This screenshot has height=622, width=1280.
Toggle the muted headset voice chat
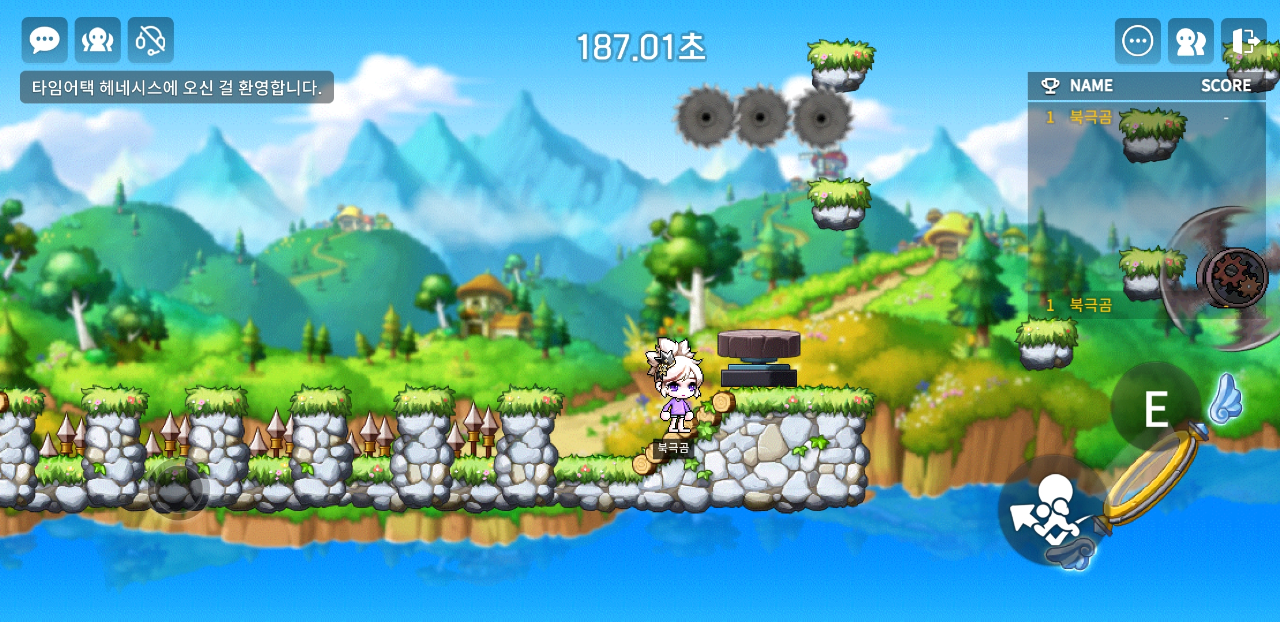[151, 40]
